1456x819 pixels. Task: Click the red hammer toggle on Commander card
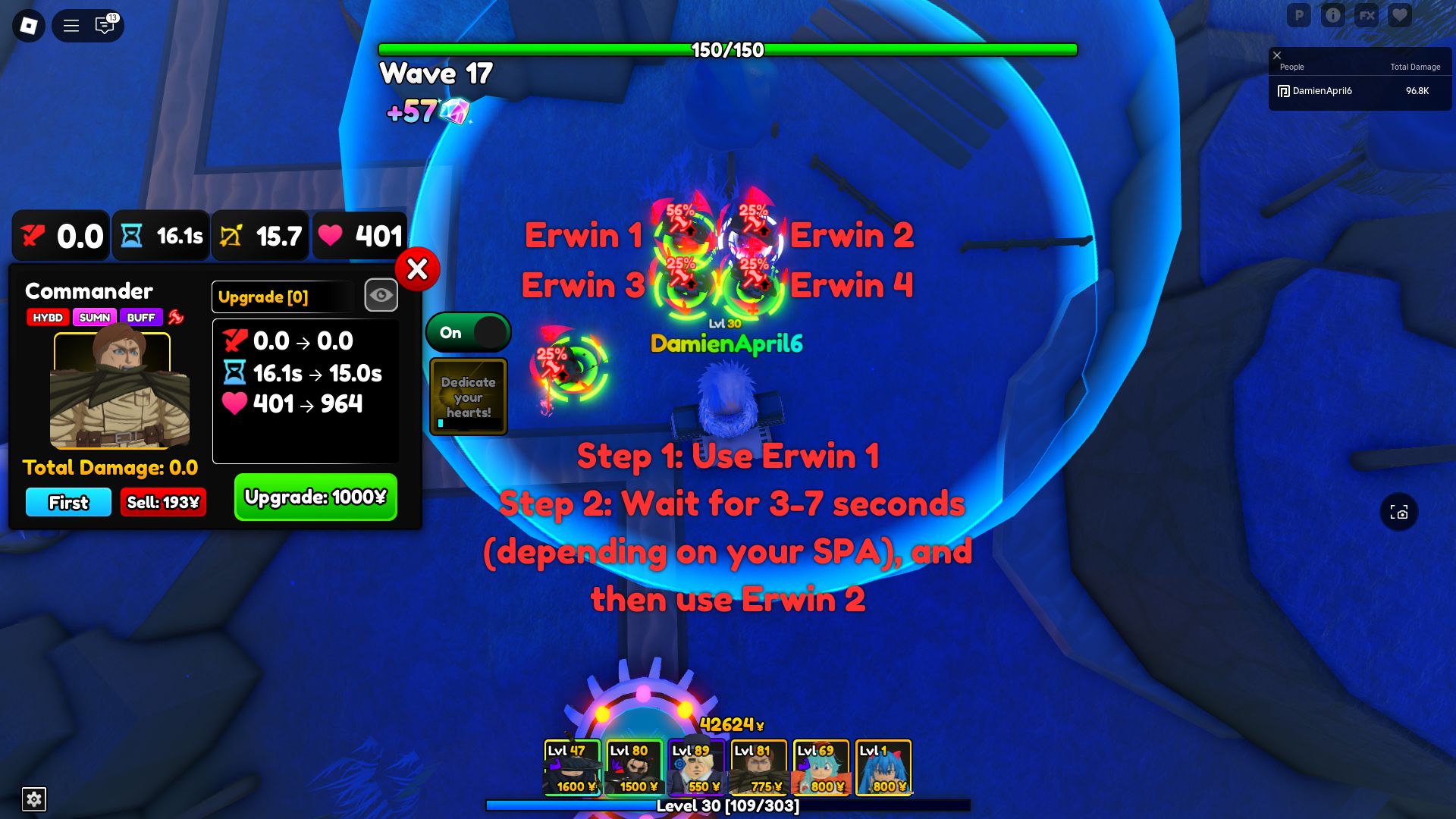click(174, 317)
